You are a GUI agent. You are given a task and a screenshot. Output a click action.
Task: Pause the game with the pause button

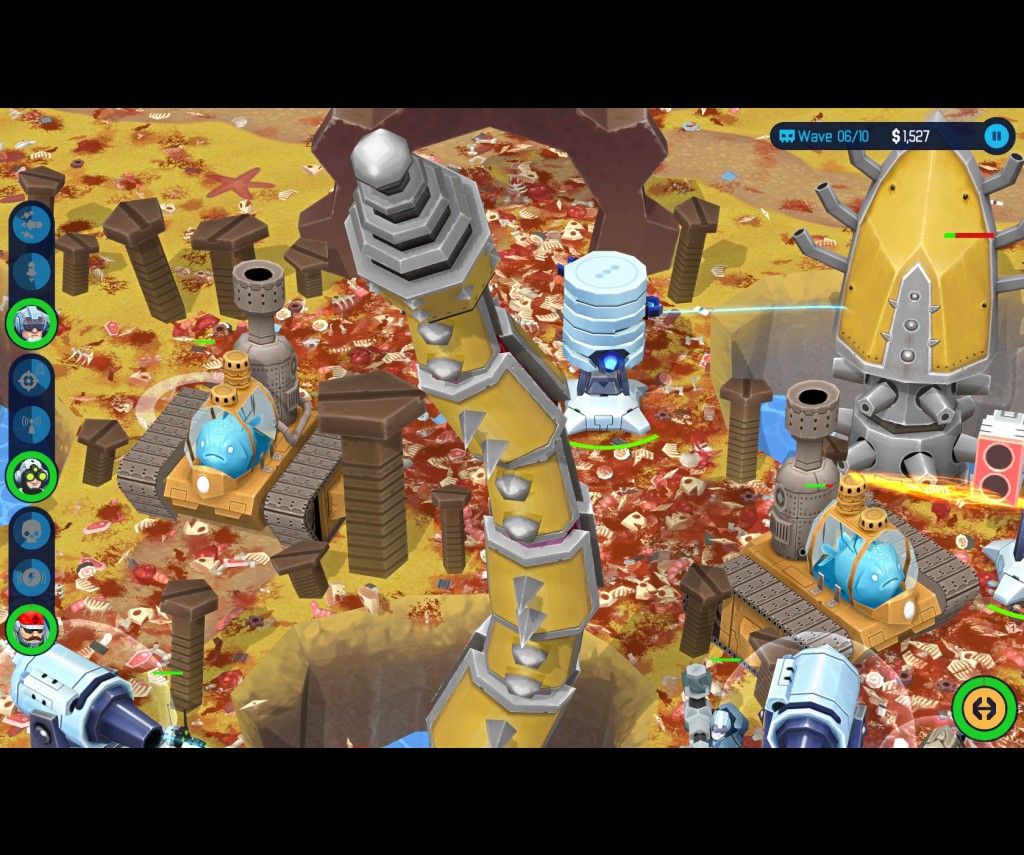996,136
